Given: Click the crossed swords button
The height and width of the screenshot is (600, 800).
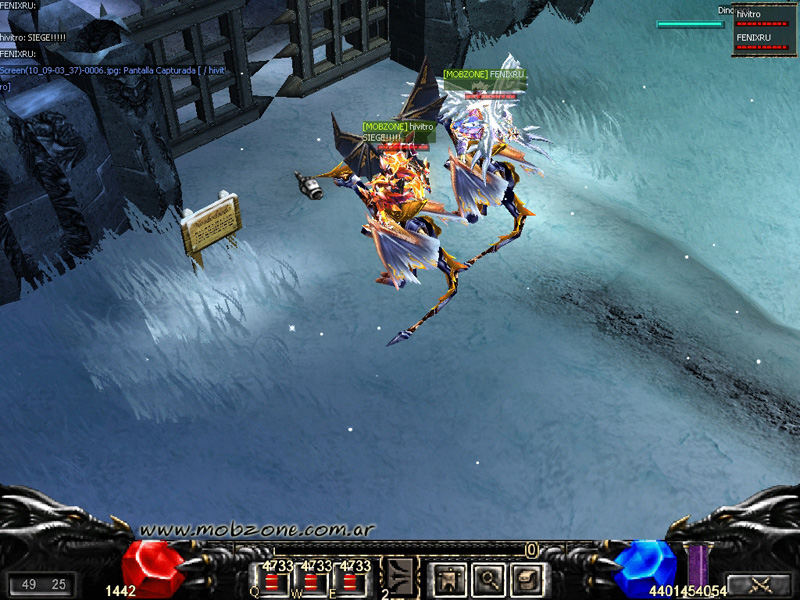Looking at the screenshot, I should (x=759, y=584).
